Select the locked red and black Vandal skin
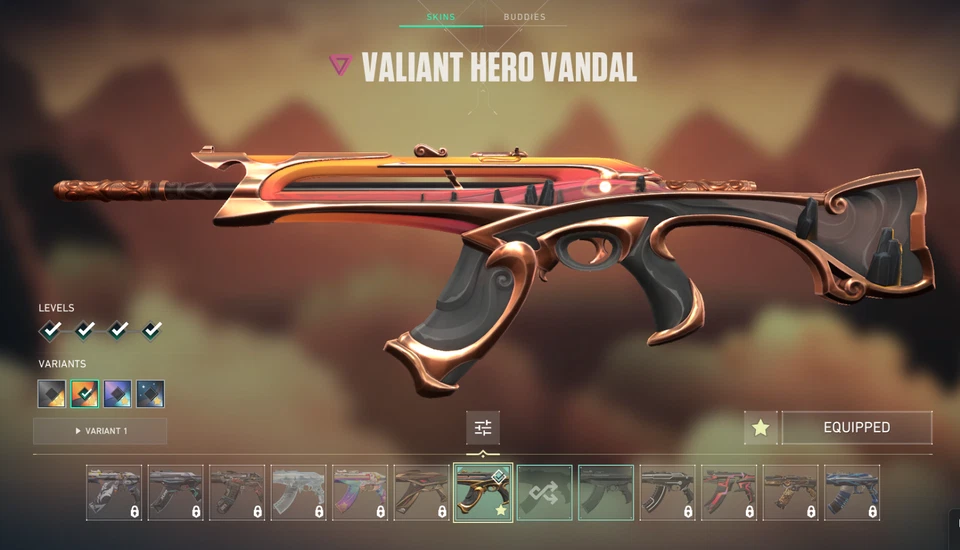 pos(729,492)
